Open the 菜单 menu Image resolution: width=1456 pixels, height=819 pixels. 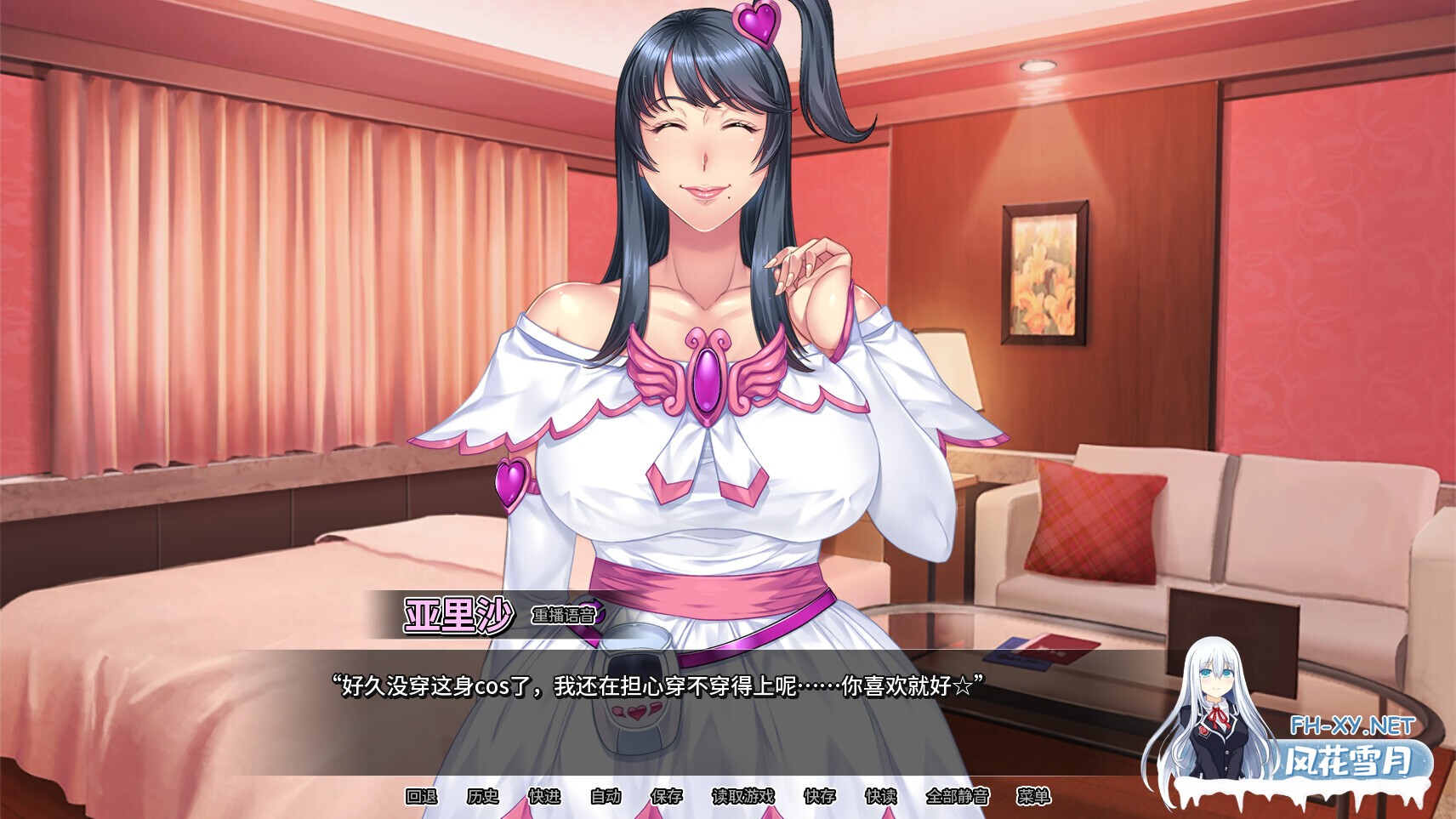(x=1034, y=796)
